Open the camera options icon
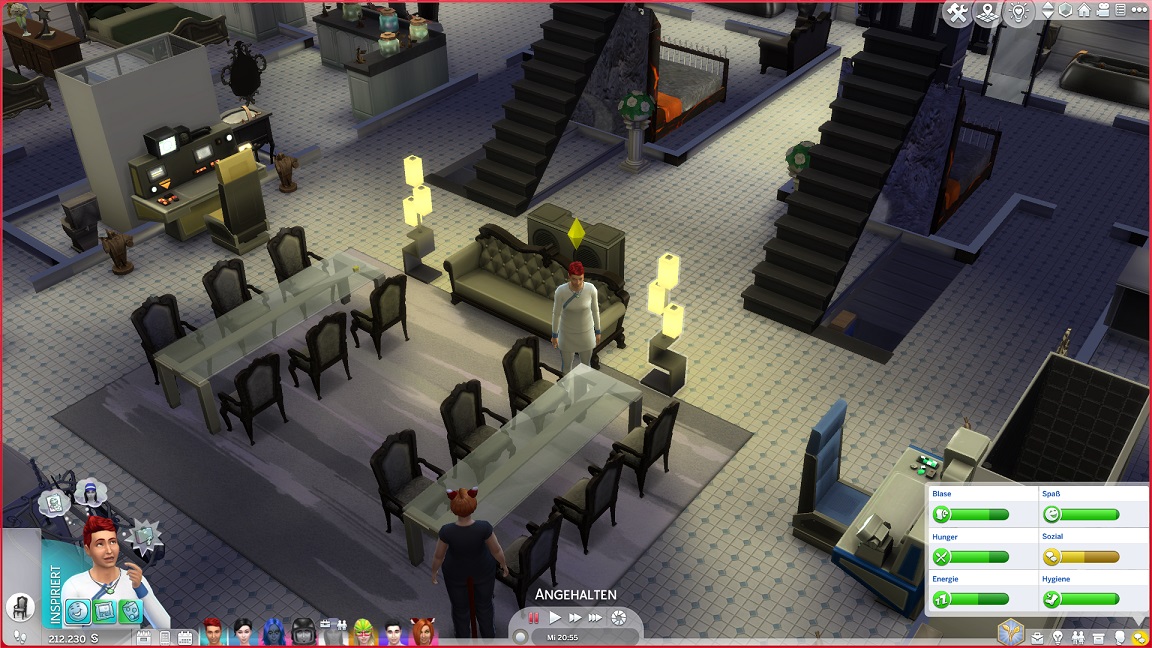Screen dimensions: 1152x648 pyautogui.click(x=1103, y=11)
